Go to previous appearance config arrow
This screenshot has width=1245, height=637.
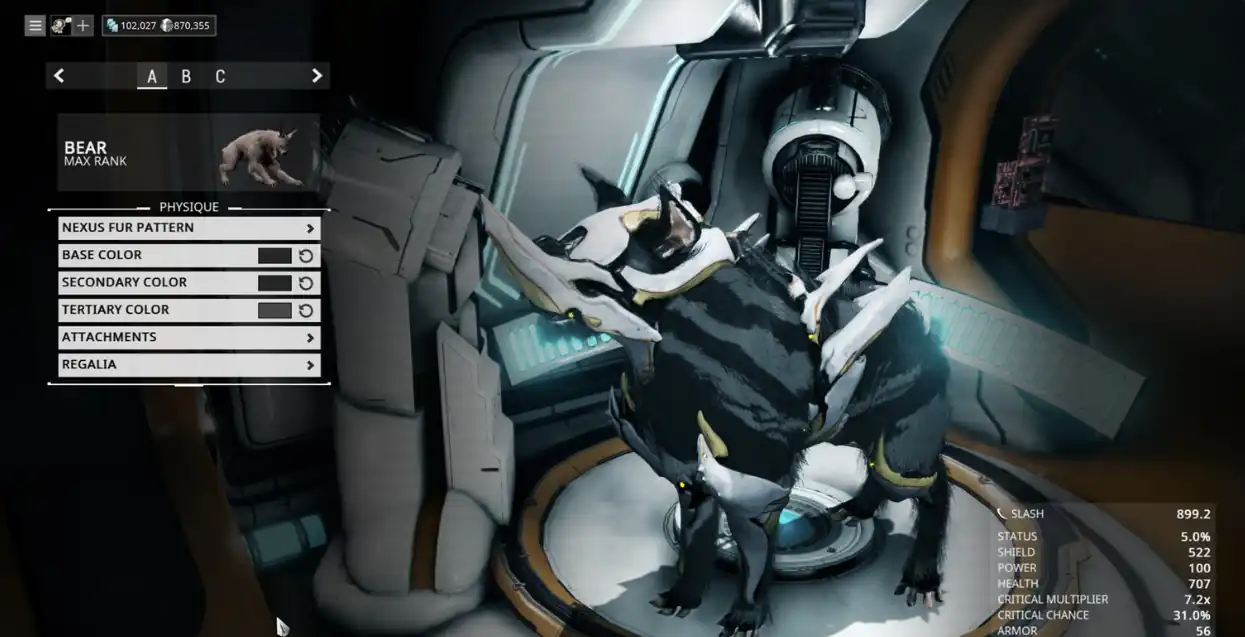tap(59, 76)
